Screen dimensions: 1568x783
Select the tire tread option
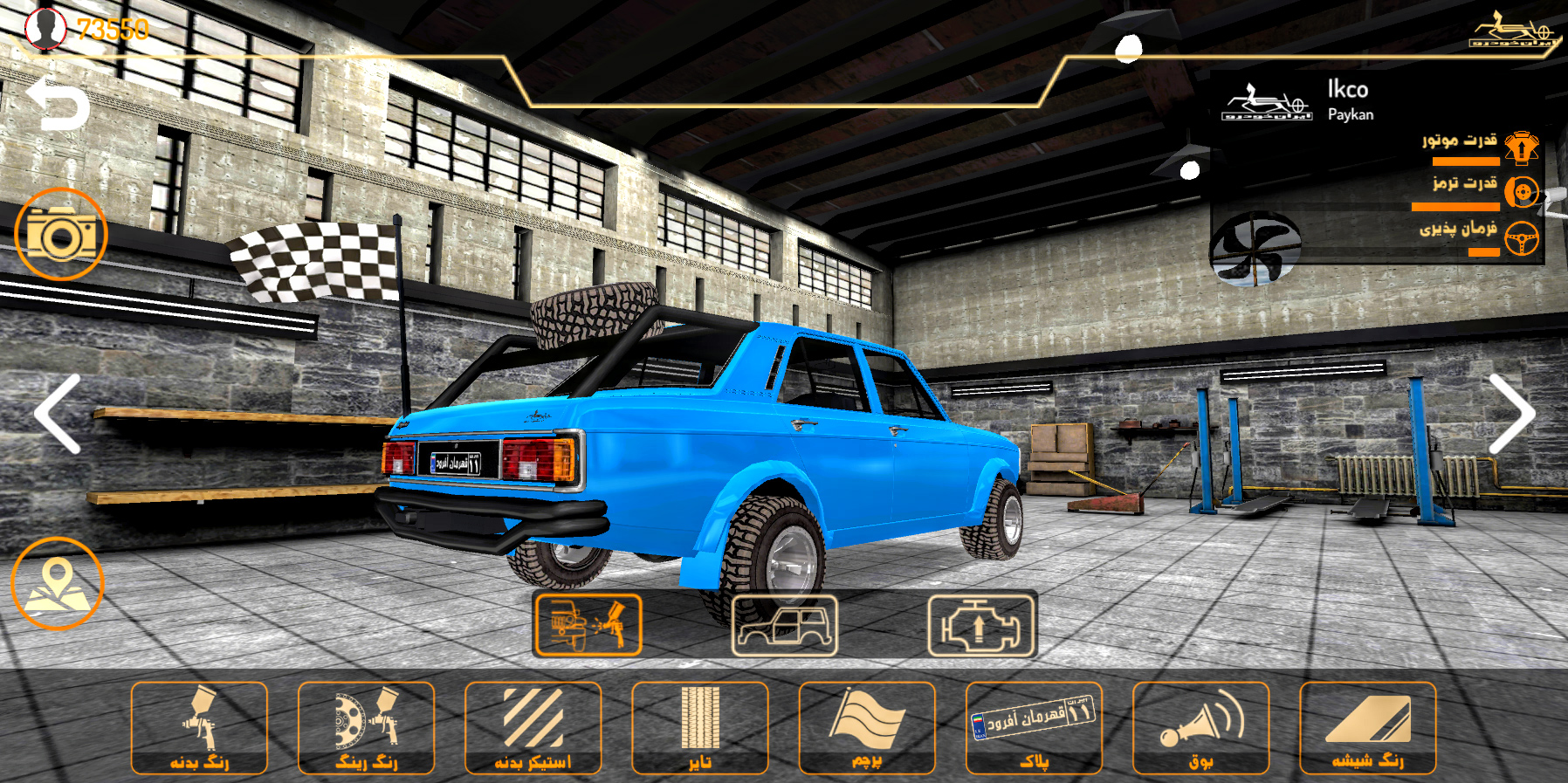[x=699, y=728]
